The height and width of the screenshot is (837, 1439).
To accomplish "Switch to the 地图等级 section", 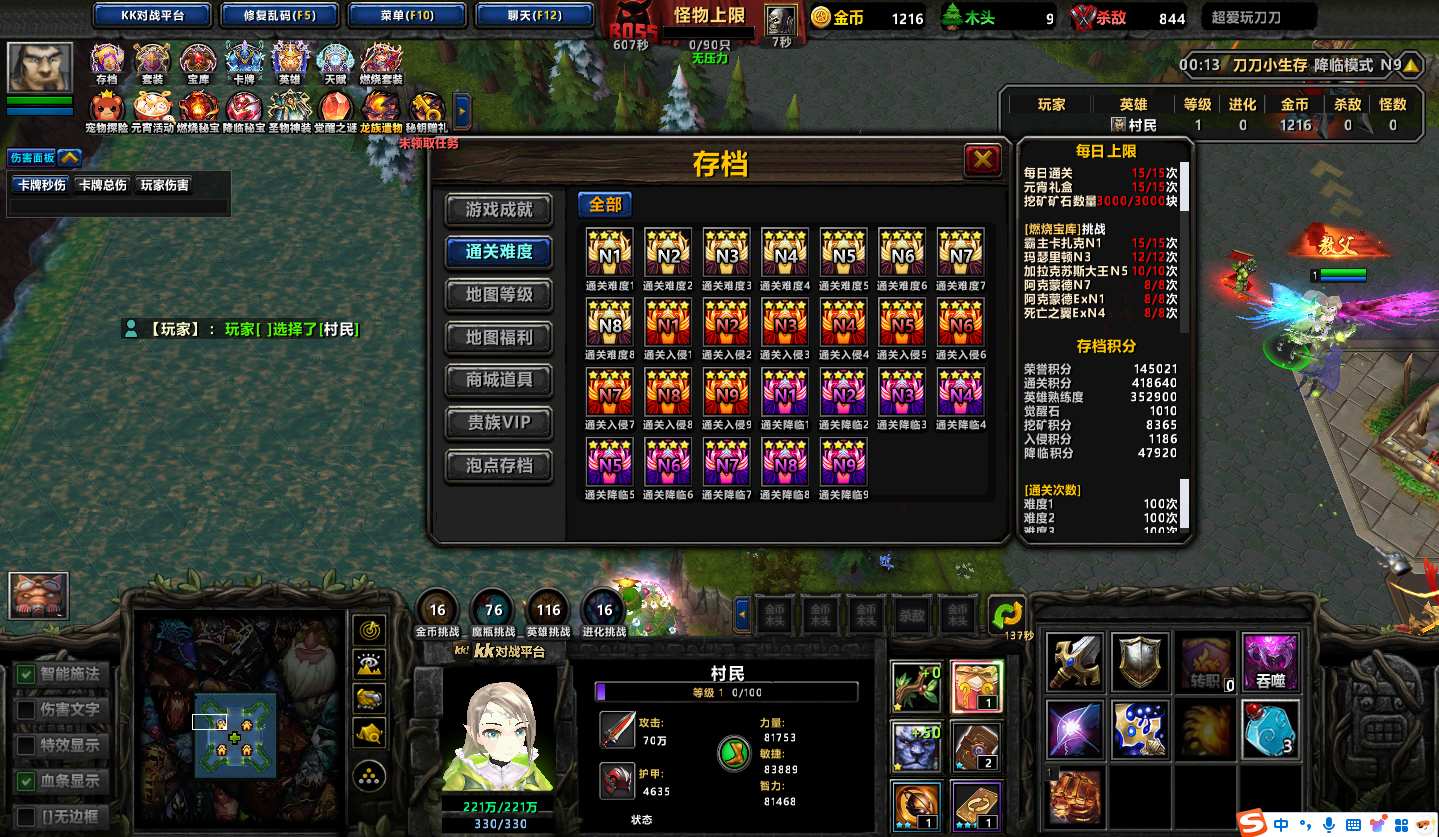I will (x=499, y=295).
